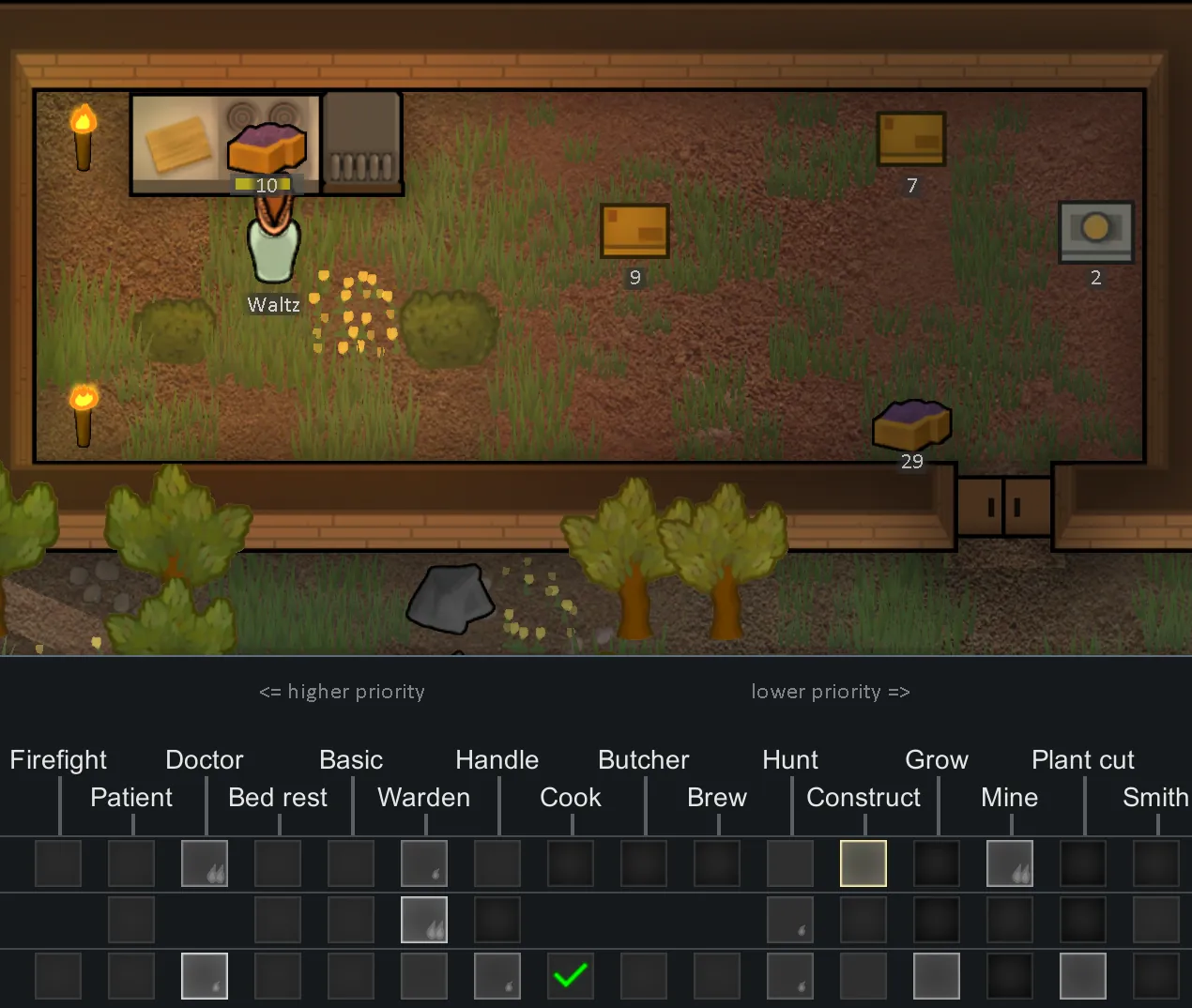Click the Cook column header
1192x1008 pixels.
coord(571,797)
